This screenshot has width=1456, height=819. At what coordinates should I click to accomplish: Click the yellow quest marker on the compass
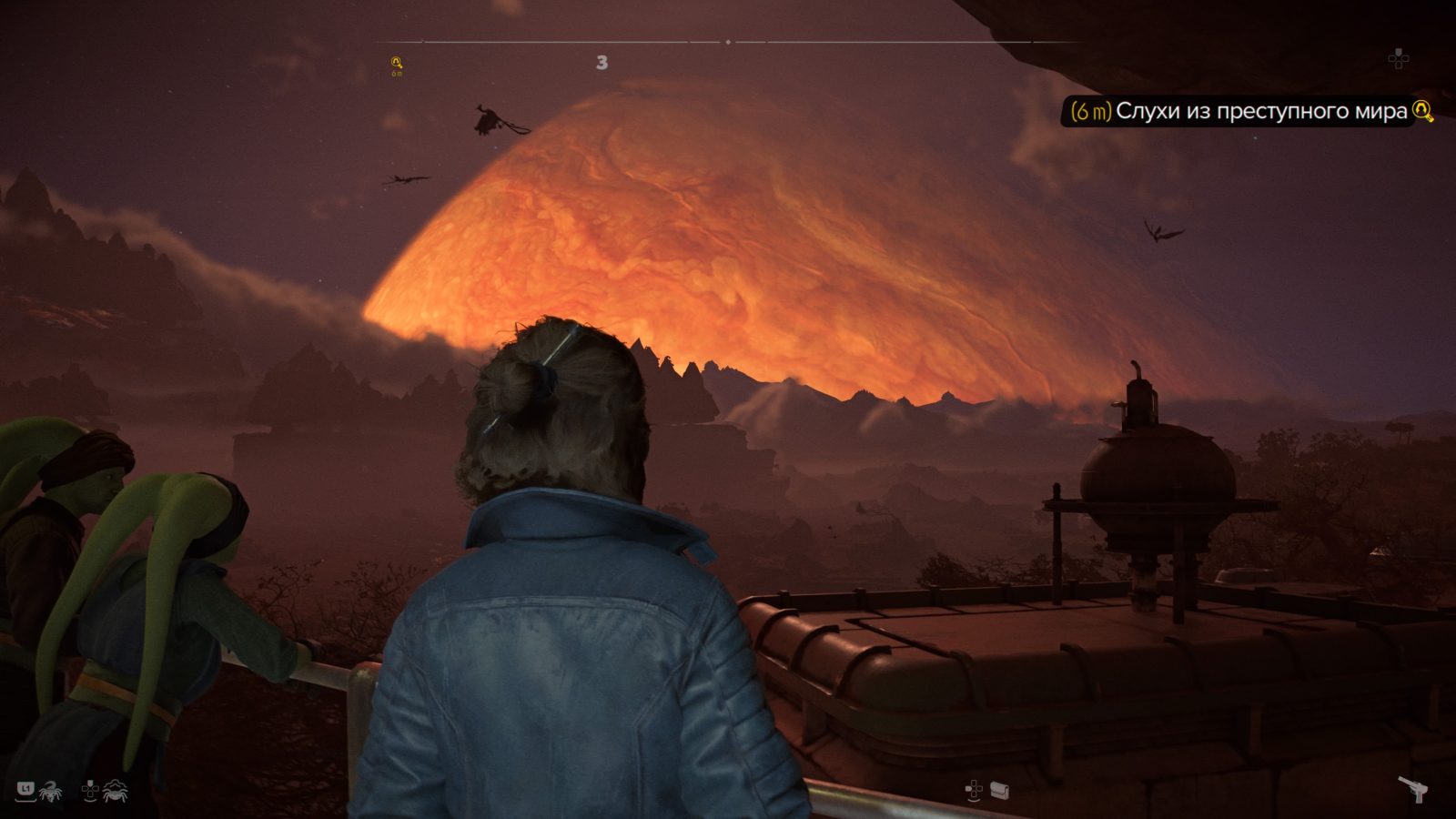tap(396, 63)
